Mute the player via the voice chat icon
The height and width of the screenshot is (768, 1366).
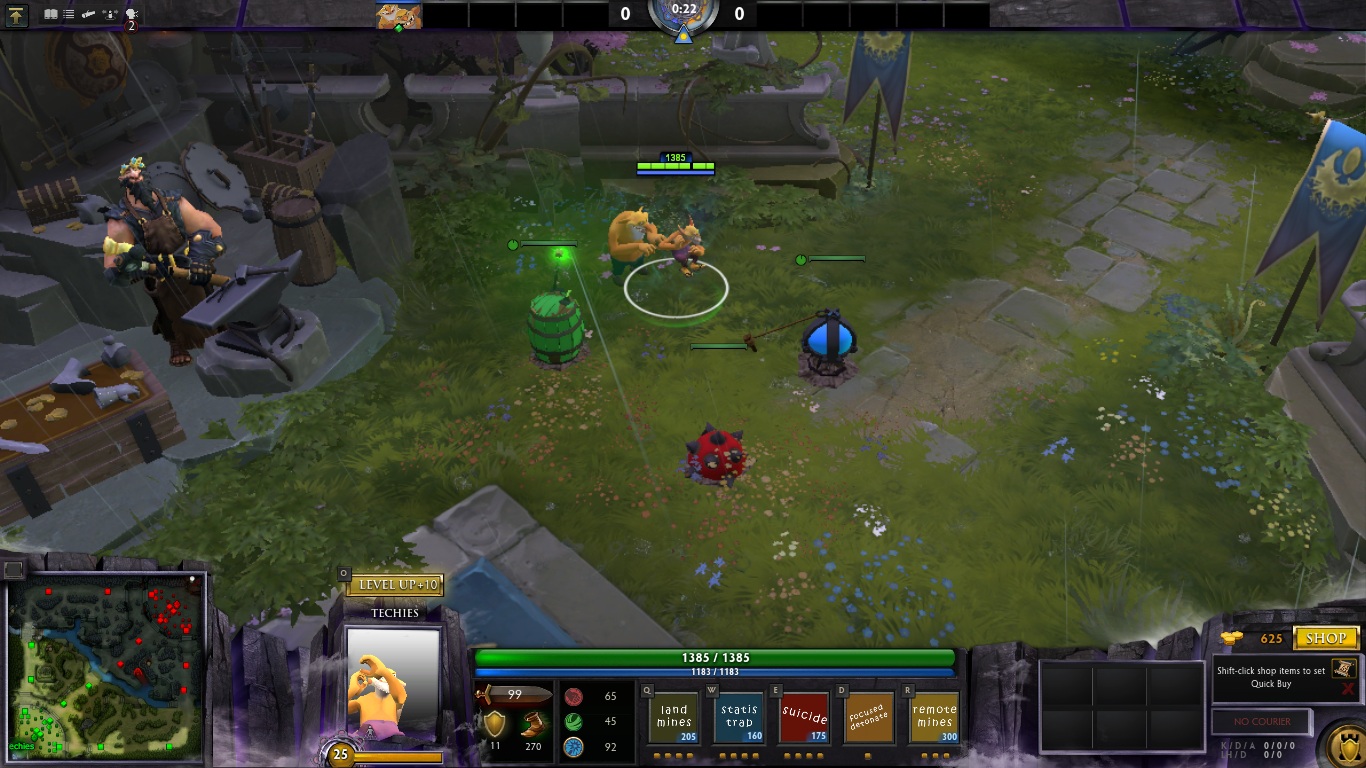click(x=131, y=13)
